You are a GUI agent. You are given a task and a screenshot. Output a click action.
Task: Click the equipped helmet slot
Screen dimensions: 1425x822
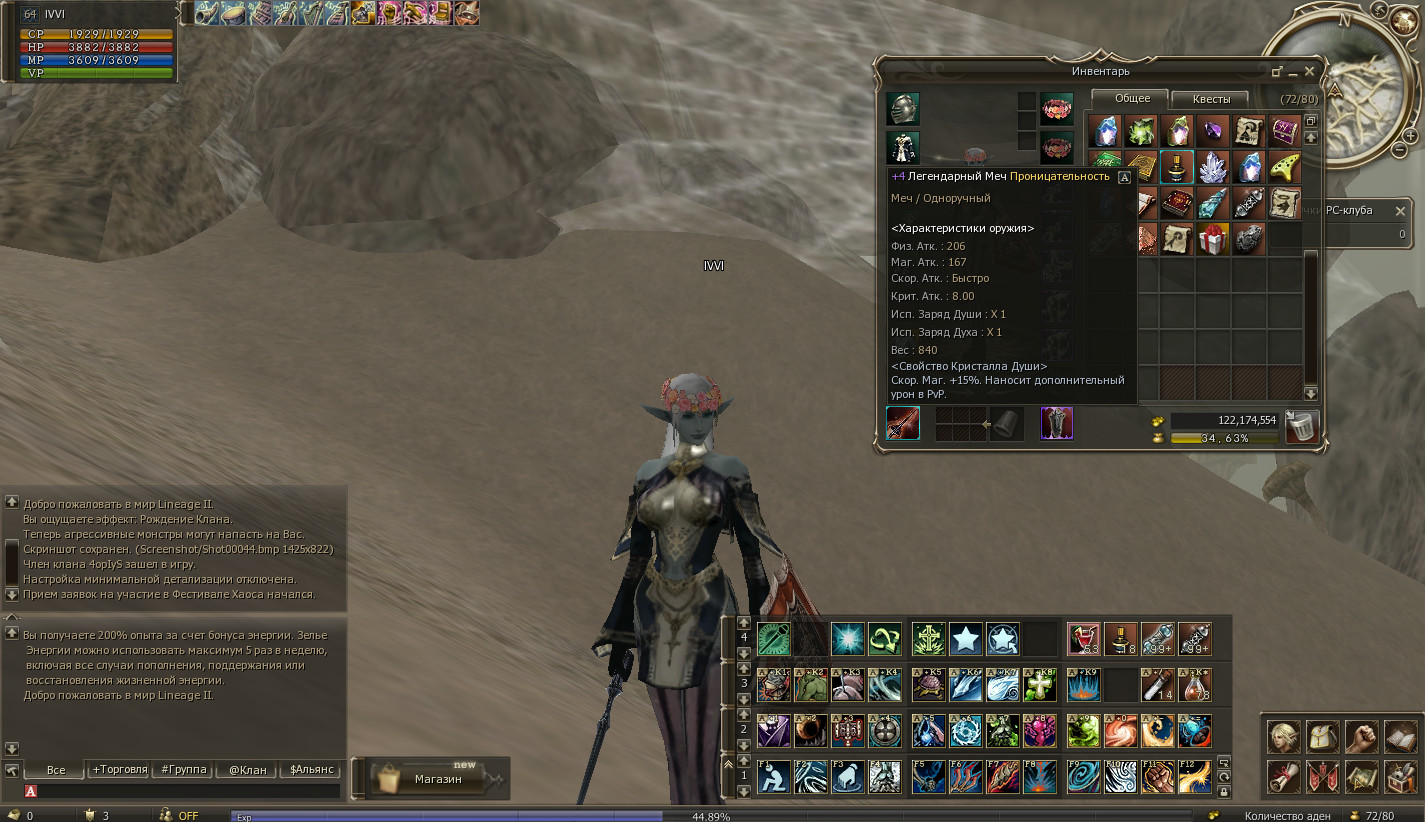(x=903, y=109)
